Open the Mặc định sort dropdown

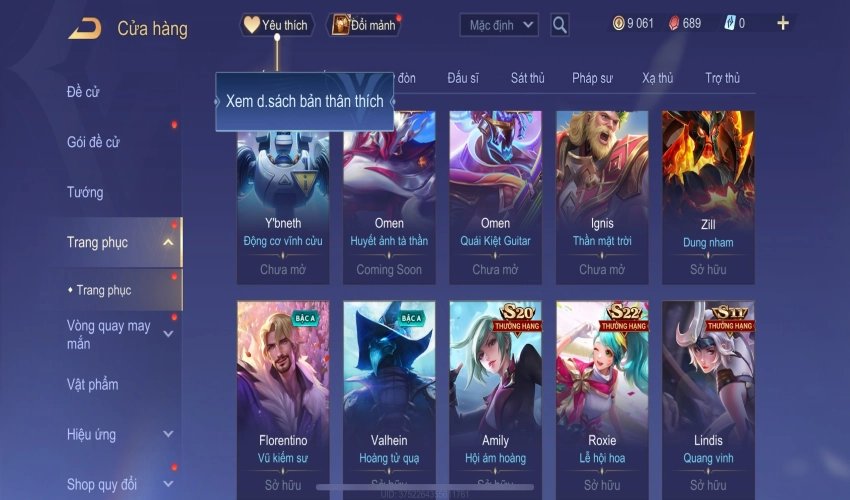point(499,25)
